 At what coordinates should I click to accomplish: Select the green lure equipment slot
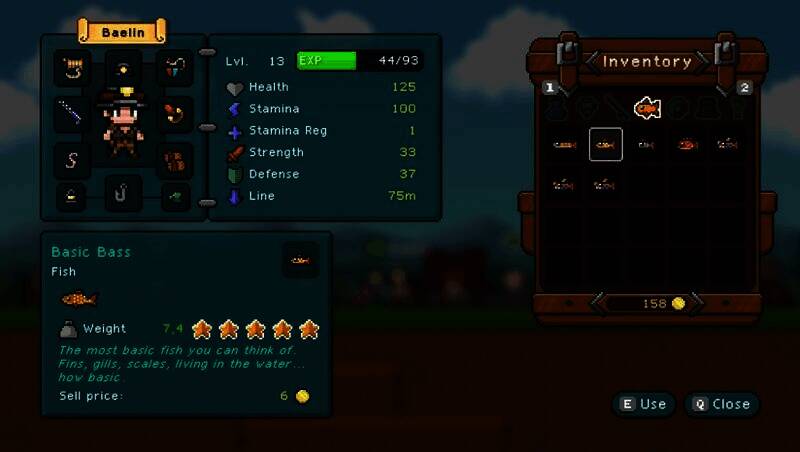point(176,194)
